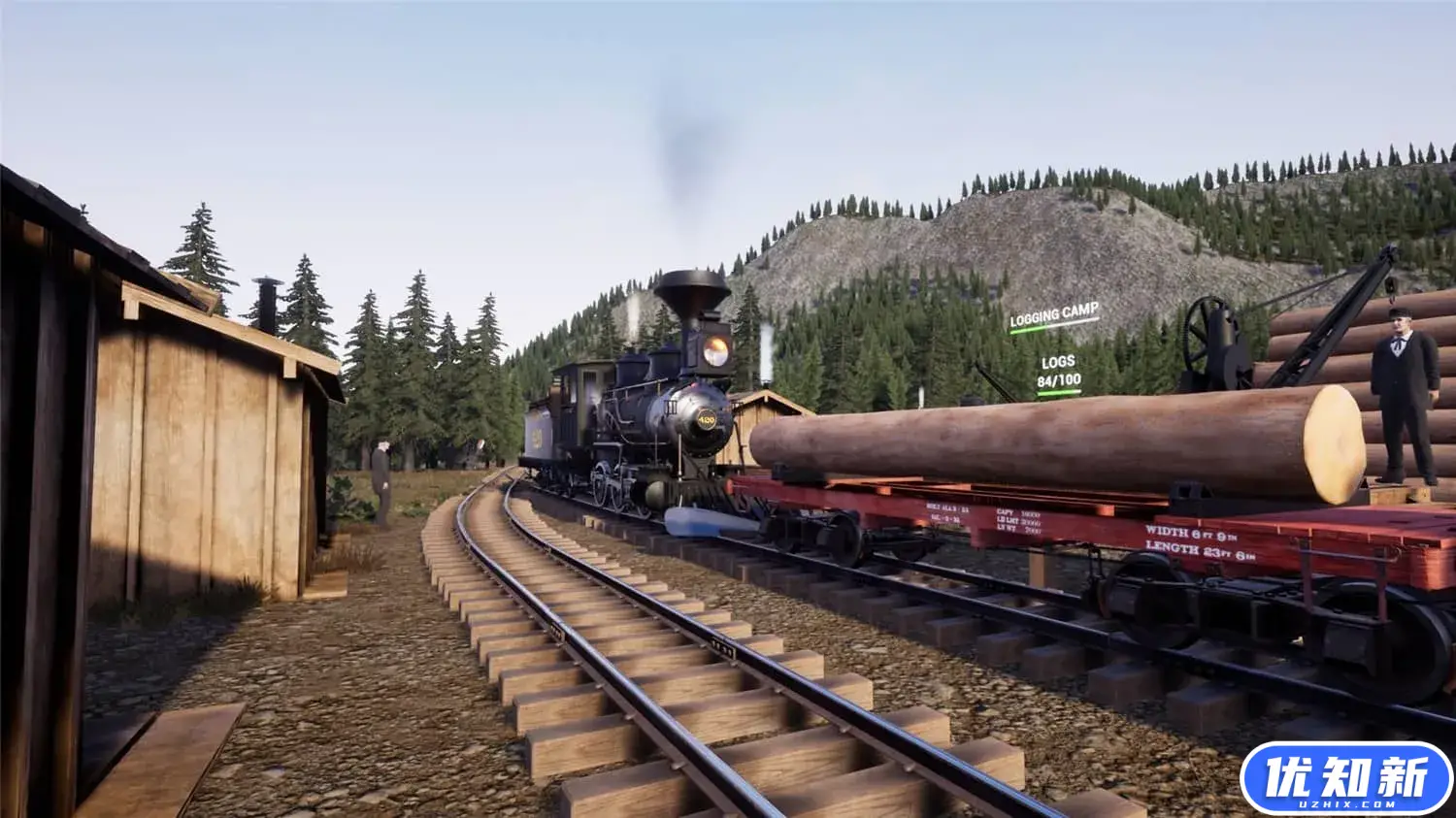
Task: Toggle the LOGGING CAMP destination marker
Action: [x=1053, y=312]
